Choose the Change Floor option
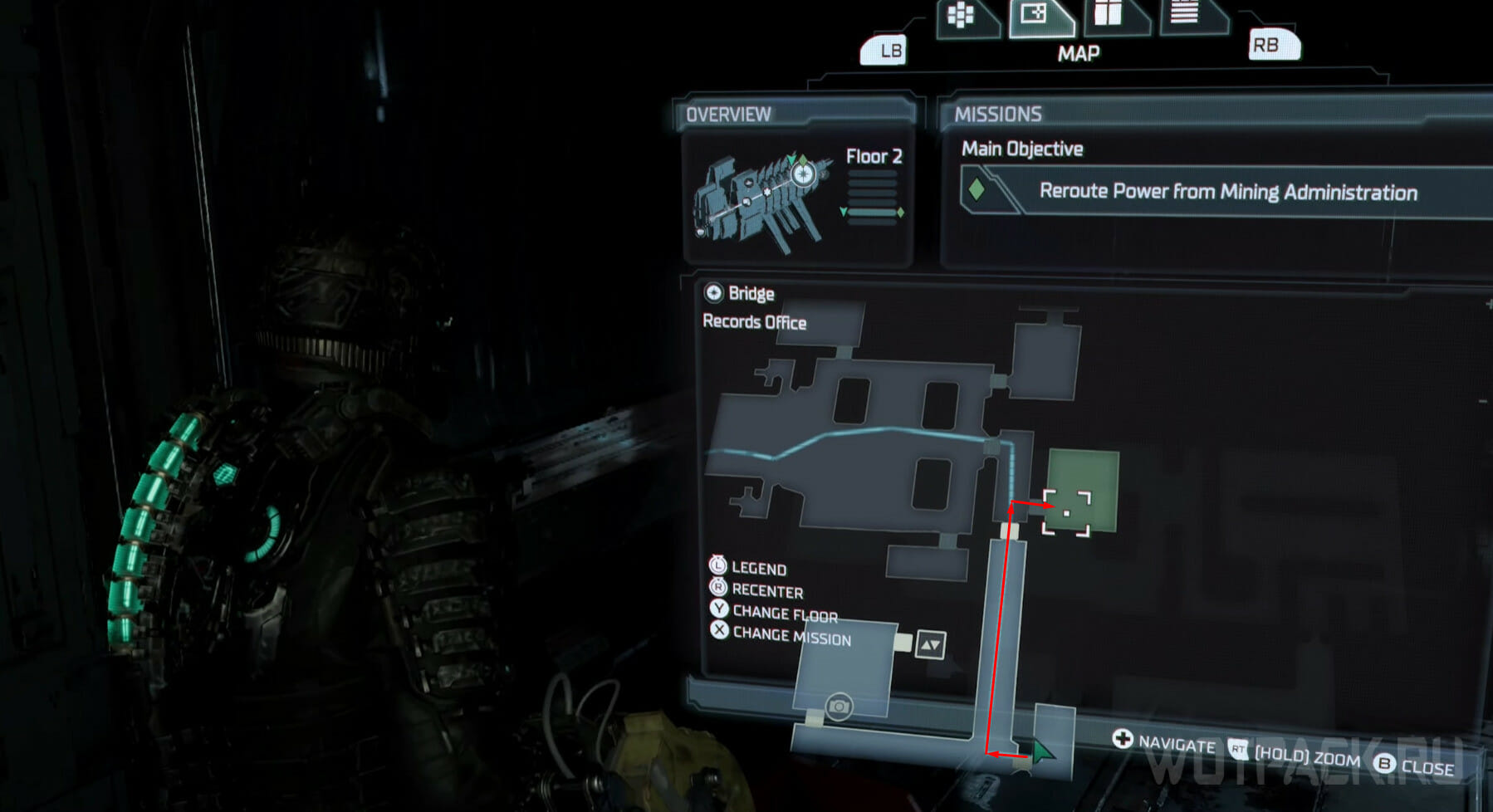 tap(785, 614)
